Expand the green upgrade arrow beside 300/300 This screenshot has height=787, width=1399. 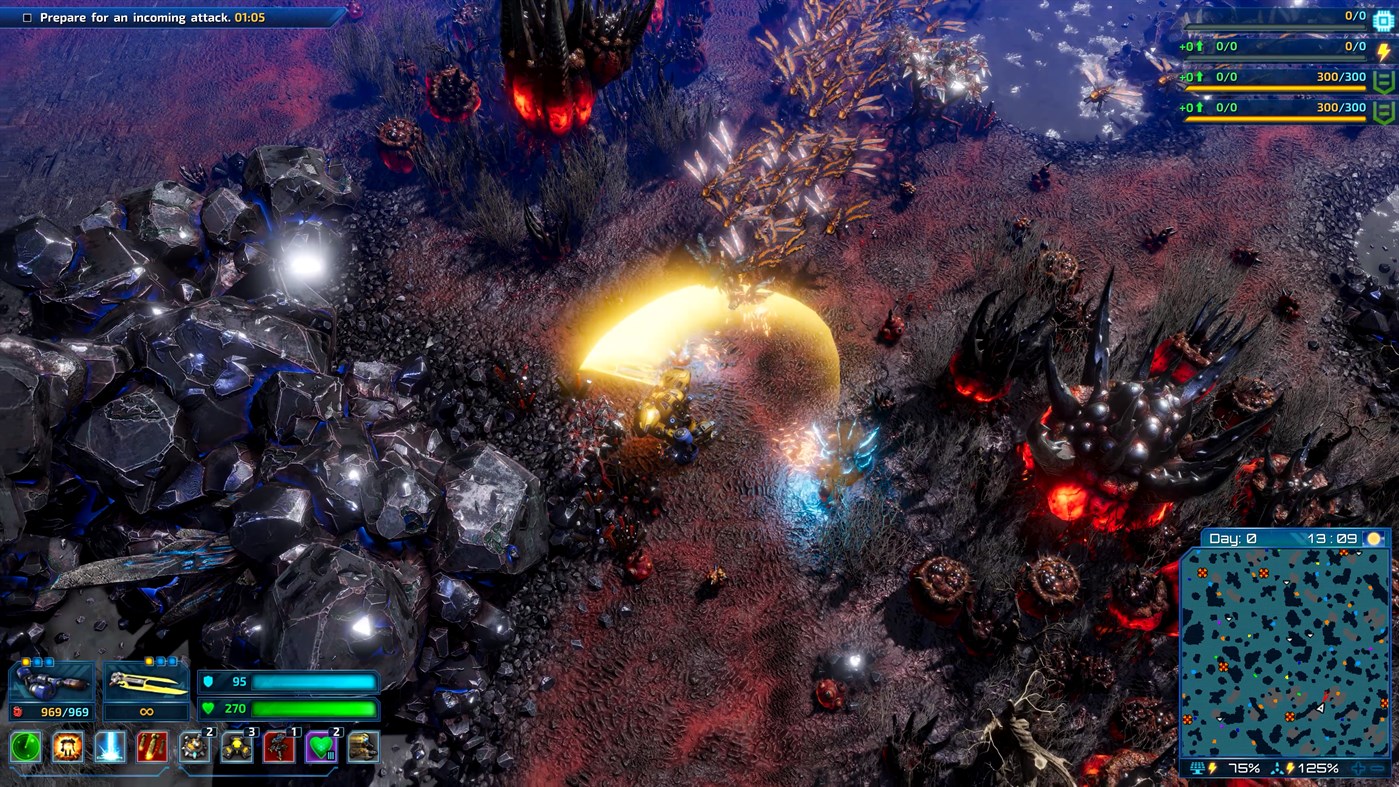[x=1200, y=76]
